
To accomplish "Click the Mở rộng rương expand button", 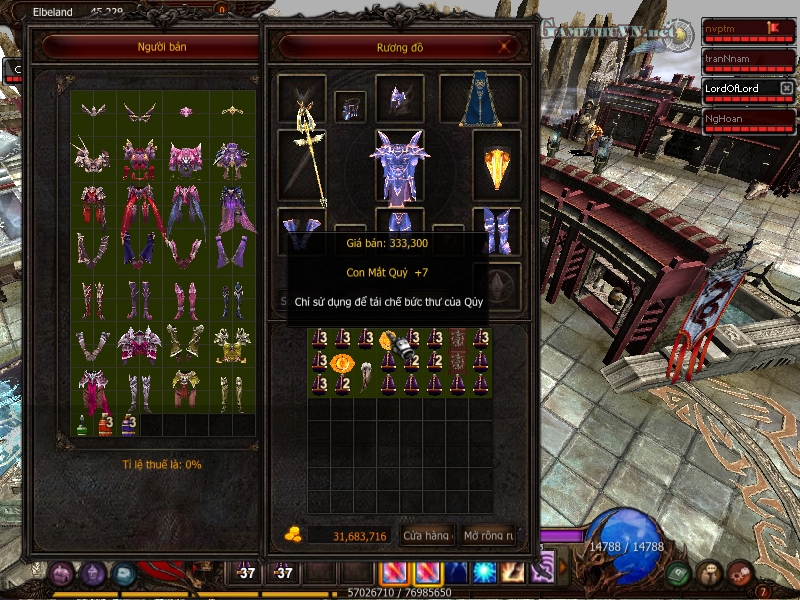I will tap(488, 536).
